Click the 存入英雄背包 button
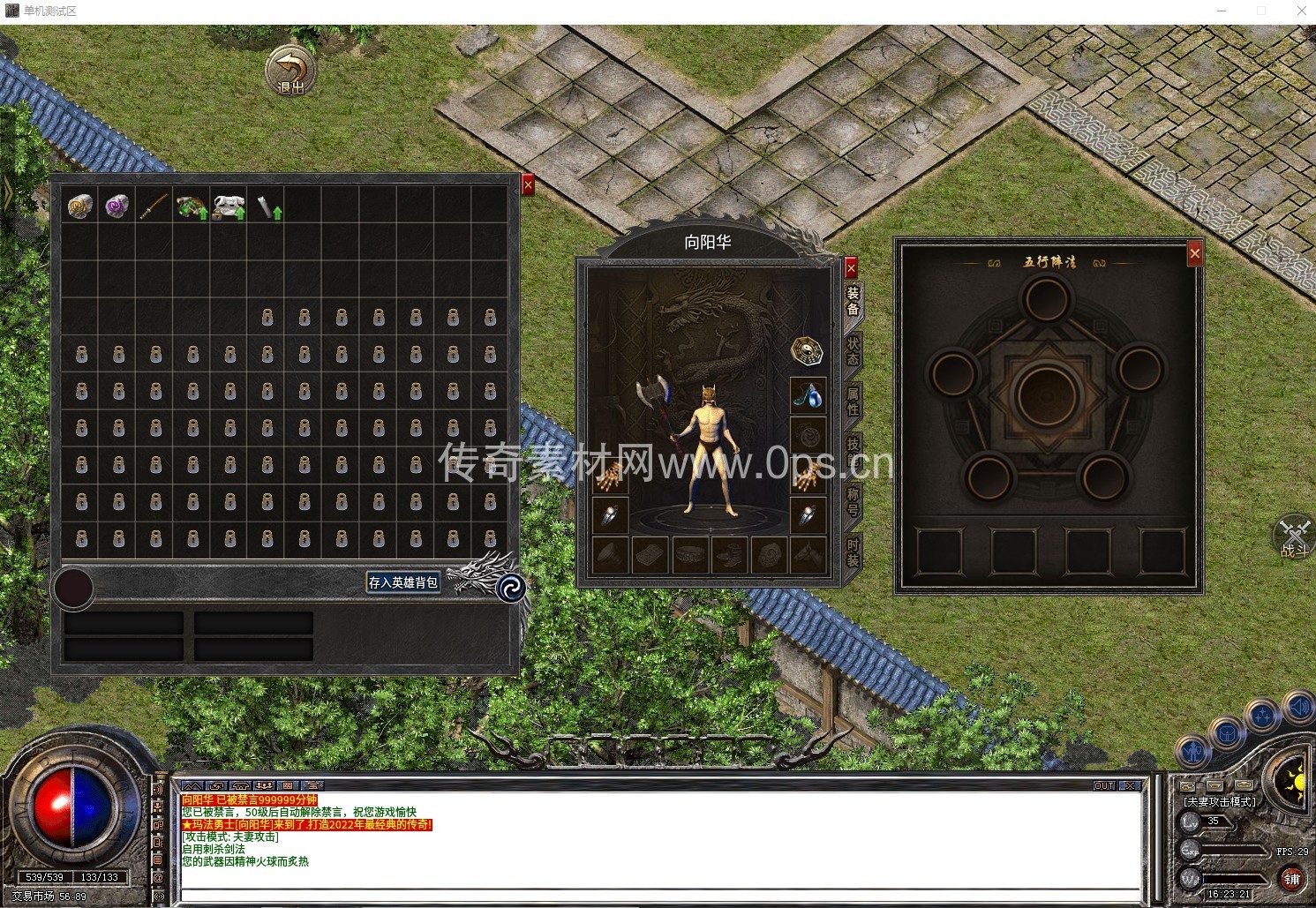1316x908 pixels. (x=403, y=582)
